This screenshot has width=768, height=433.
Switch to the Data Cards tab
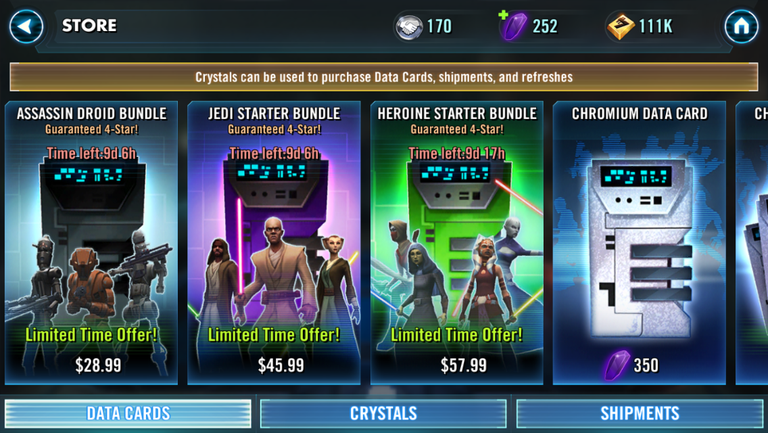tap(128, 413)
